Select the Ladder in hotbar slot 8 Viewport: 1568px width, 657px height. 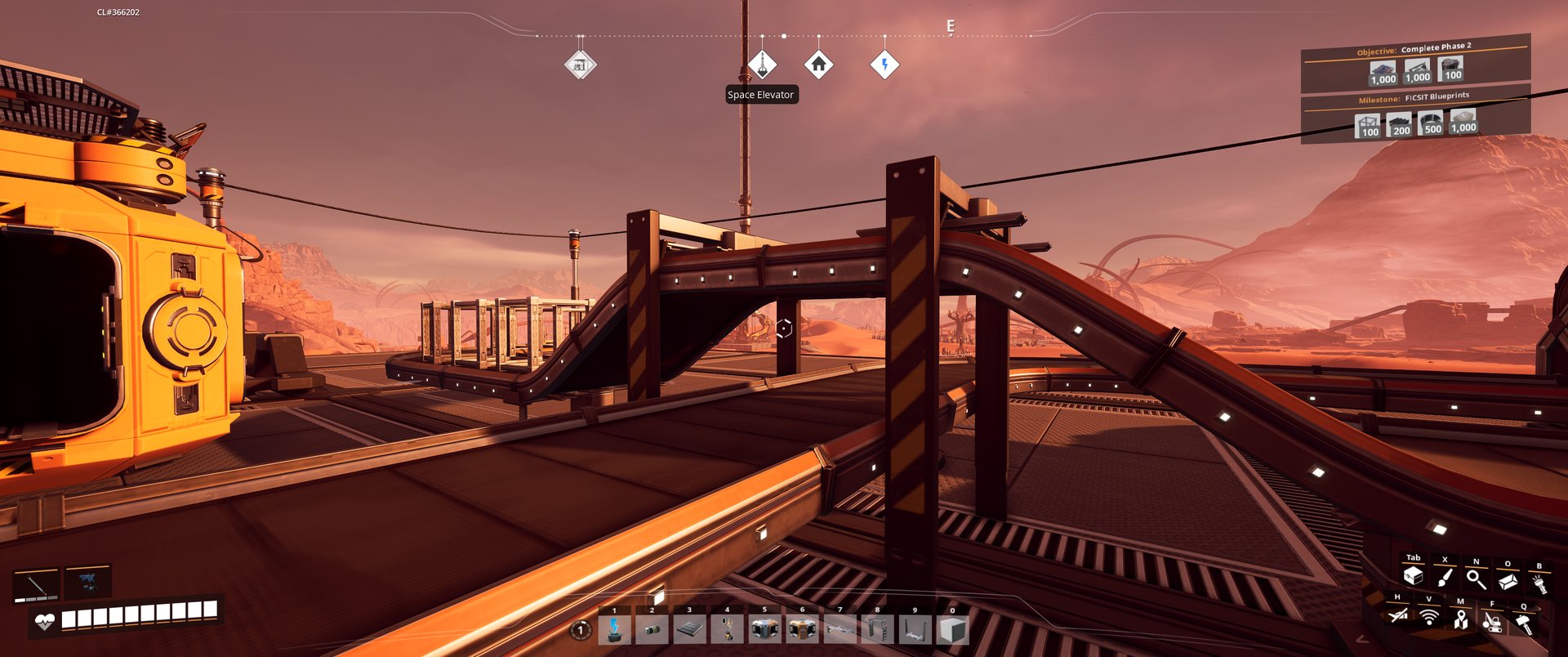[878, 629]
